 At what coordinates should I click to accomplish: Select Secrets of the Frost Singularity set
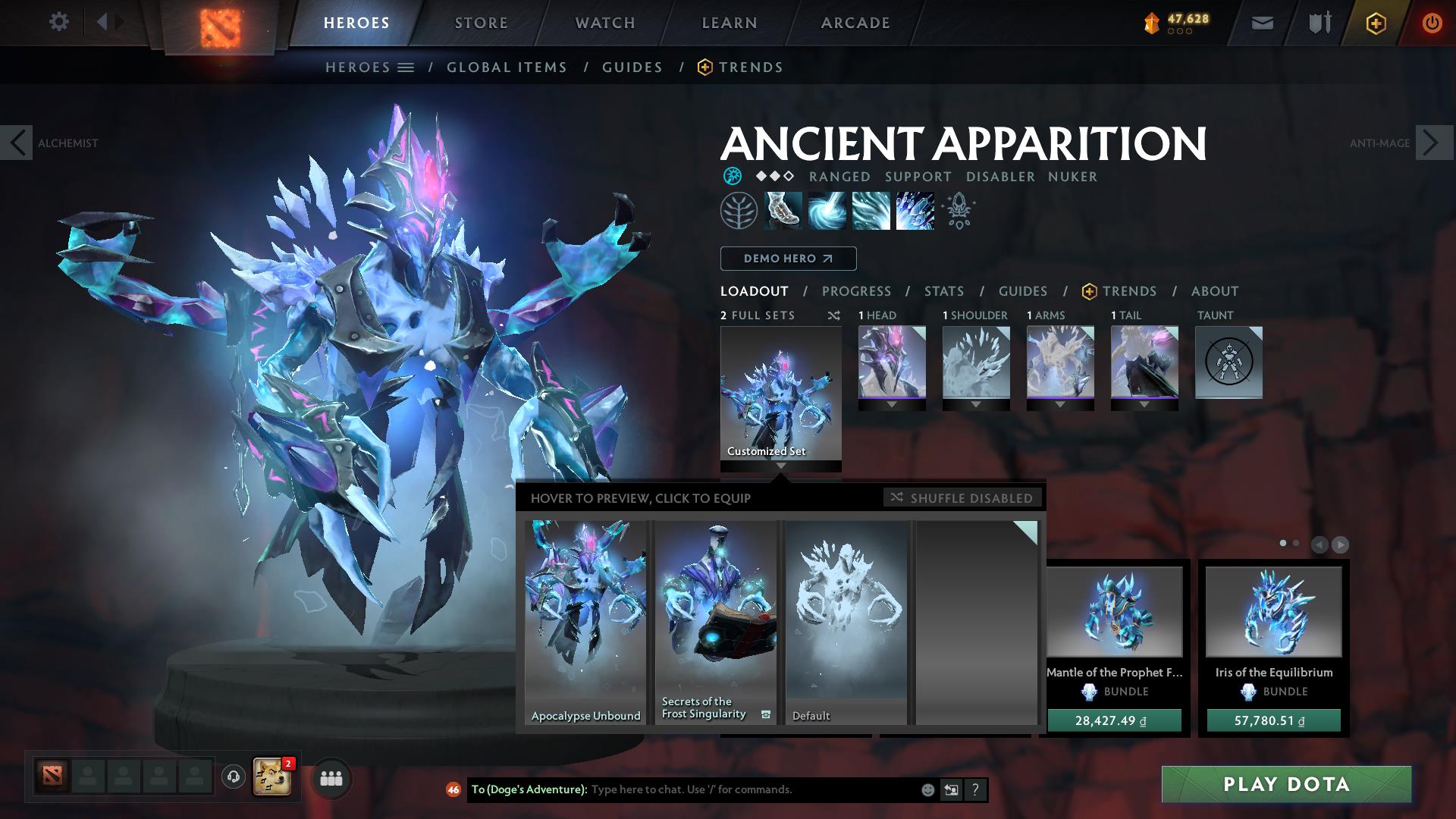tap(716, 622)
